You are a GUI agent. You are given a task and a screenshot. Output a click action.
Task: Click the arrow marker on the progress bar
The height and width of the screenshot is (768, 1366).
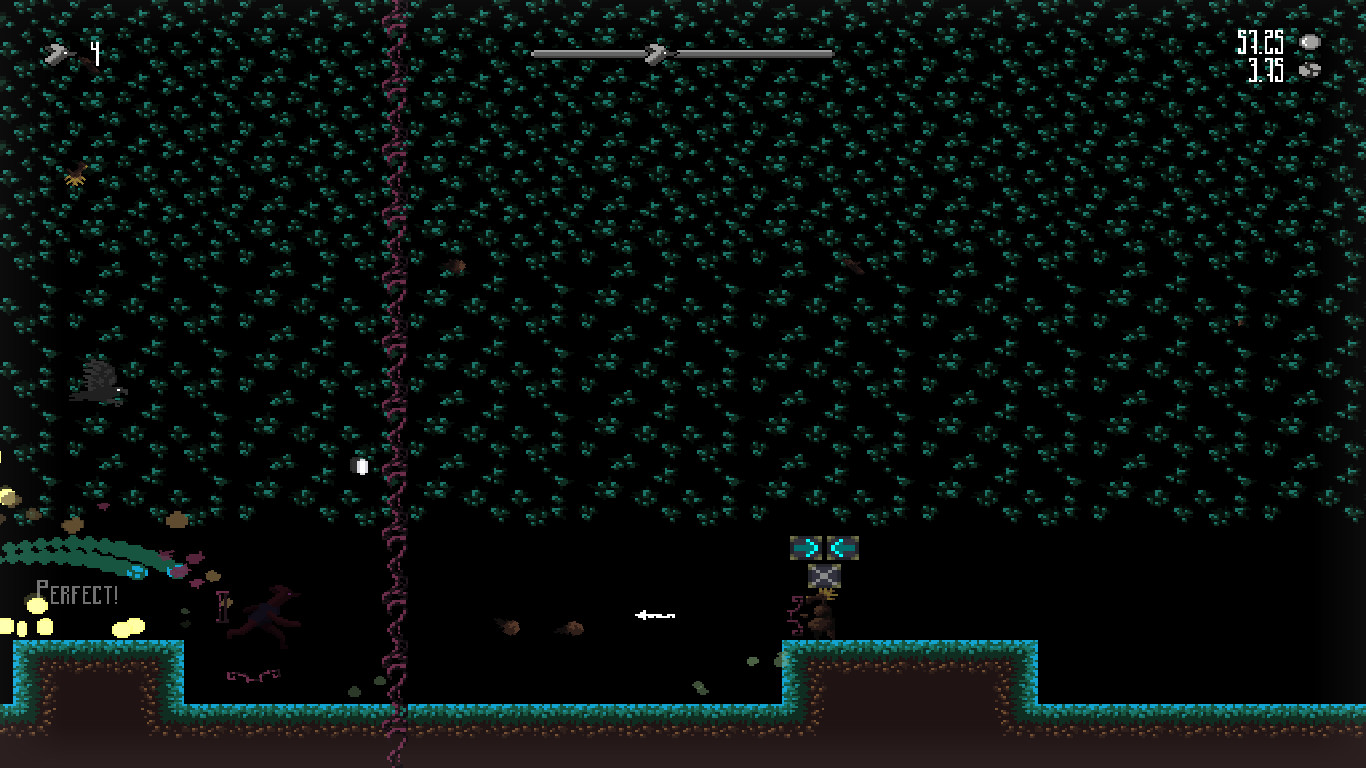pos(657,53)
